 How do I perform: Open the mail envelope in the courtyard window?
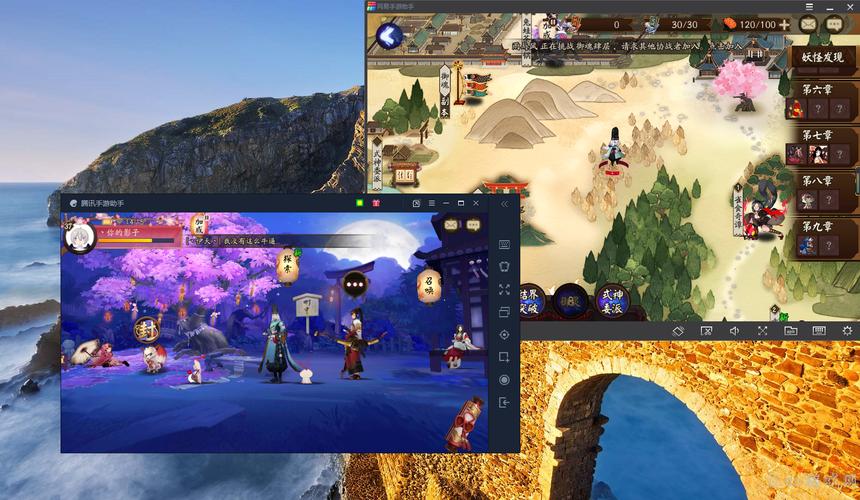point(449,225)
